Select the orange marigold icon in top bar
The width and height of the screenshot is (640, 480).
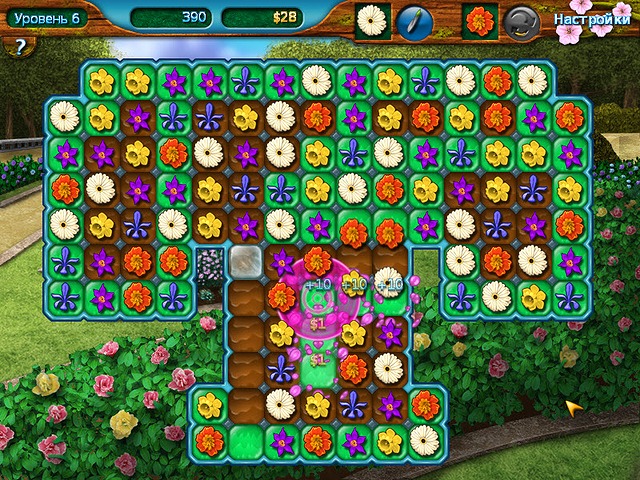481,21
